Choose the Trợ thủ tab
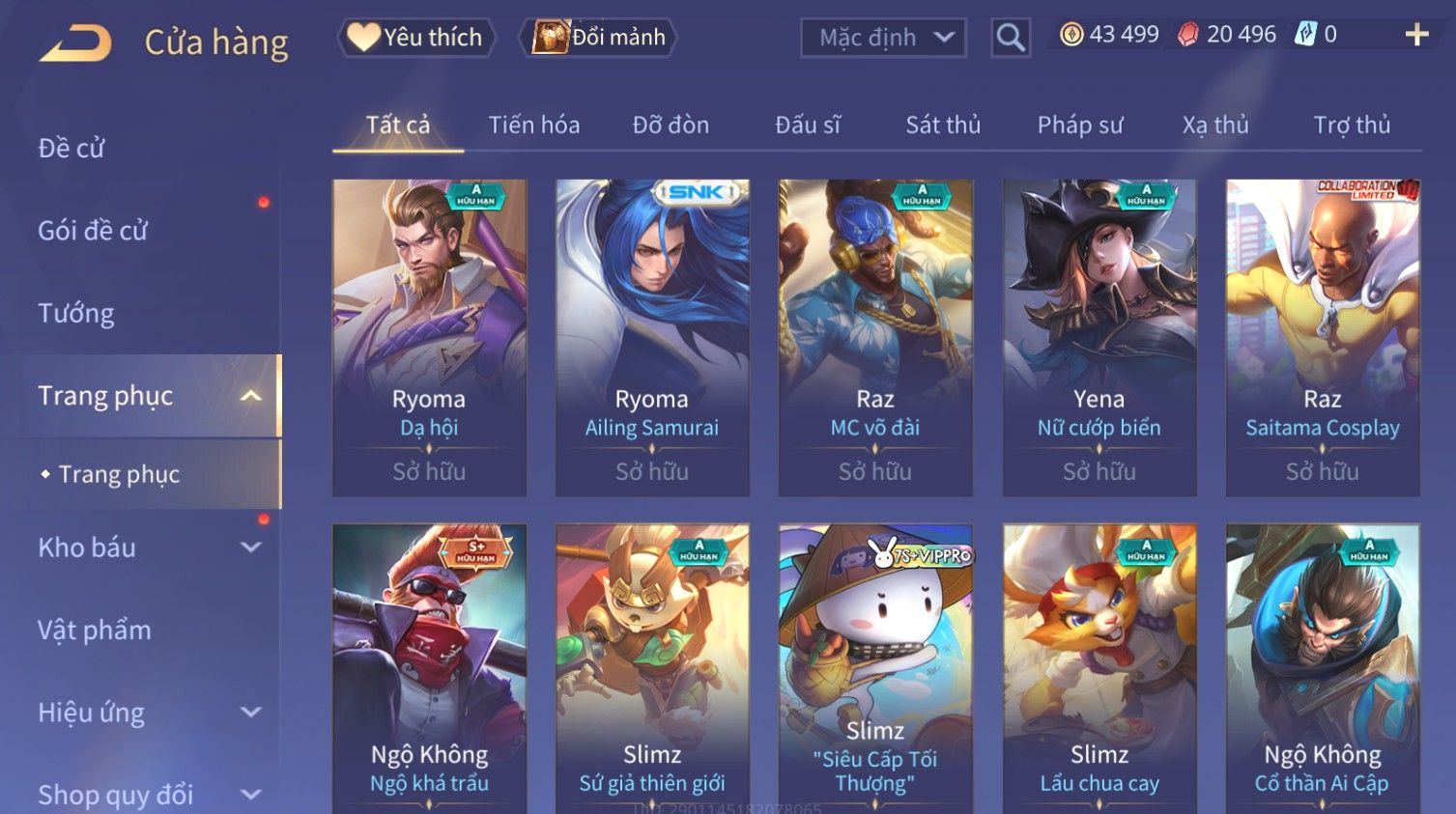This screenshot has width=1456, height=814. 1351,125
